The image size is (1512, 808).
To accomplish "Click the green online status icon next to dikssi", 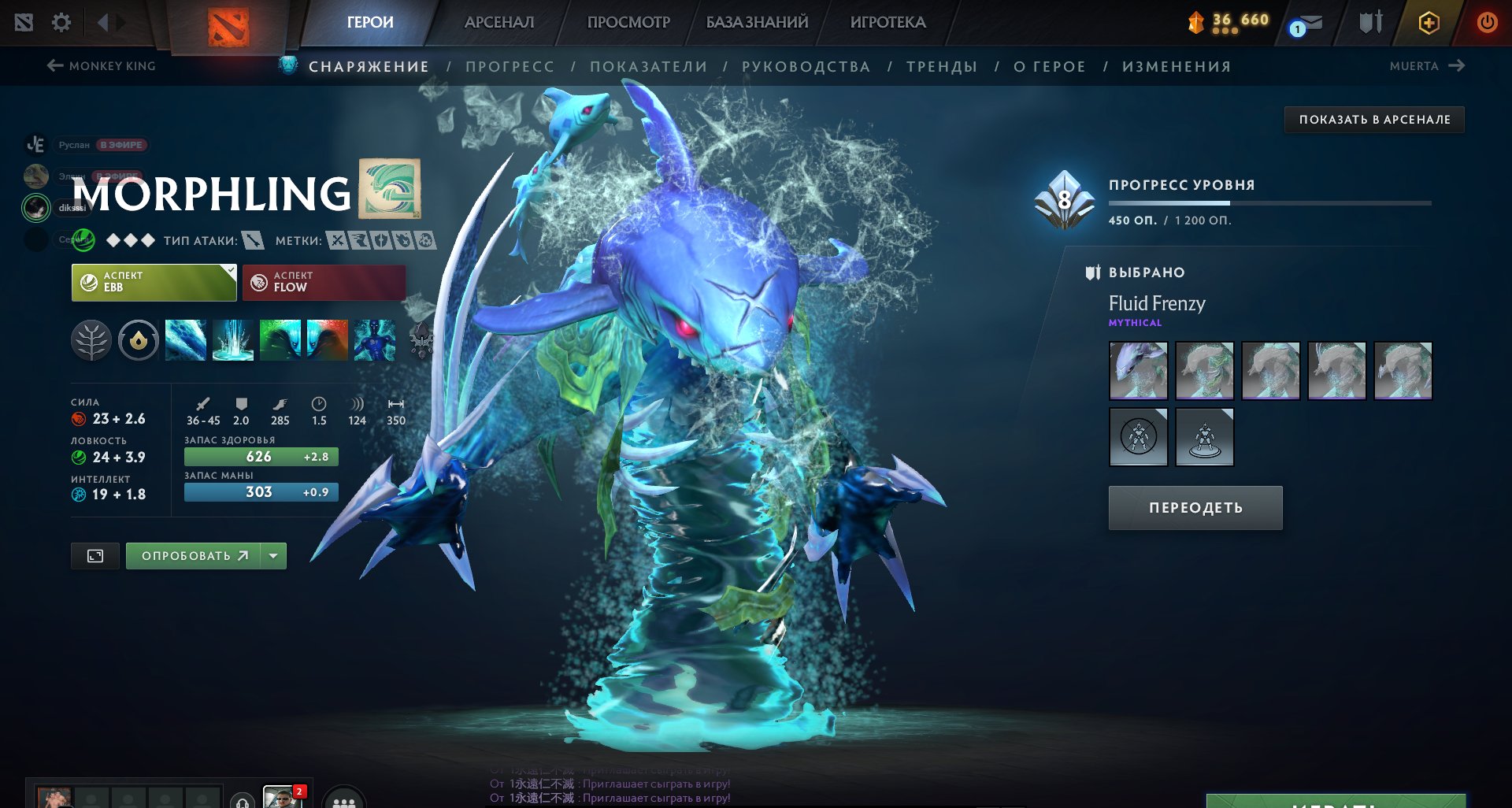I will click(35, 208).
